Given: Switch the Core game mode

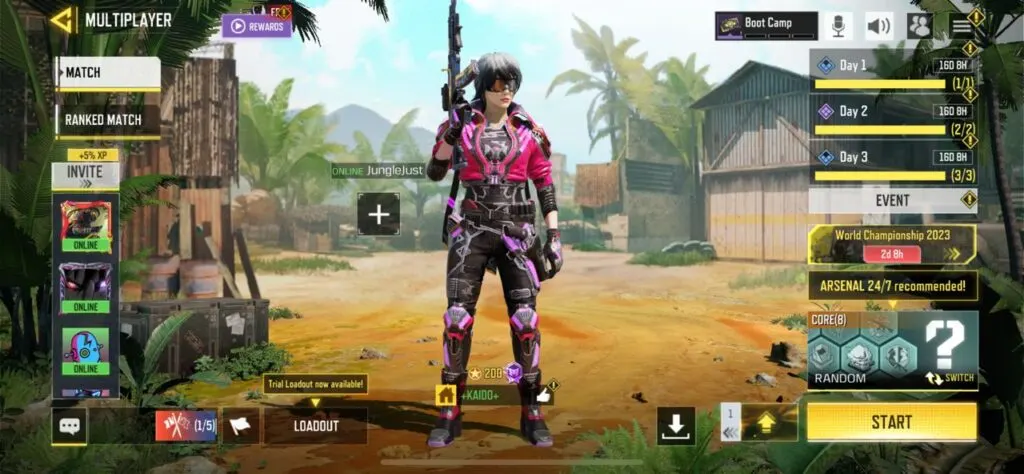Looking at the screenshot, I should click(948, 379).
